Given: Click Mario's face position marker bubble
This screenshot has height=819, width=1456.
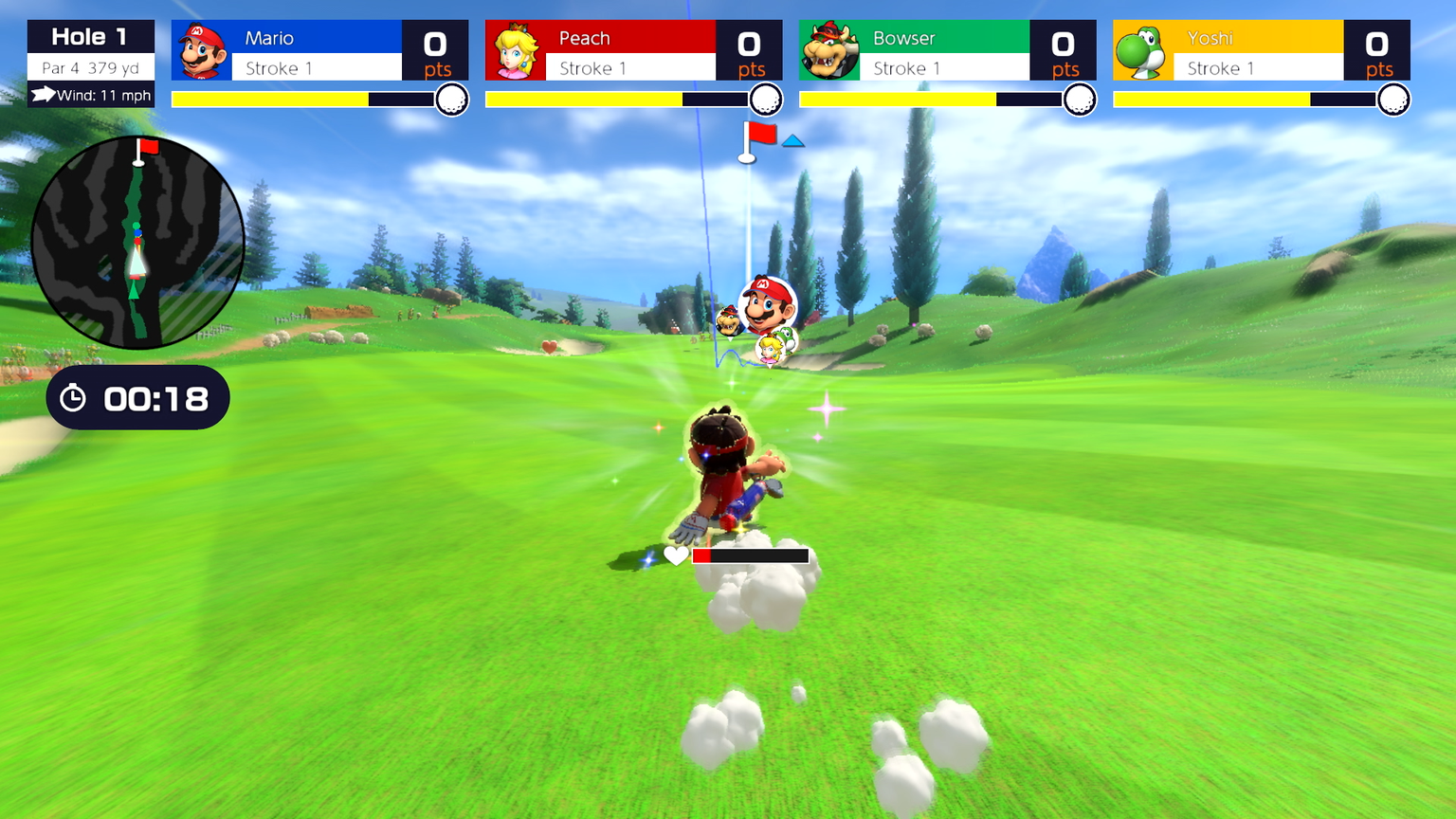Looking at the screenshot, I should 768,304.
